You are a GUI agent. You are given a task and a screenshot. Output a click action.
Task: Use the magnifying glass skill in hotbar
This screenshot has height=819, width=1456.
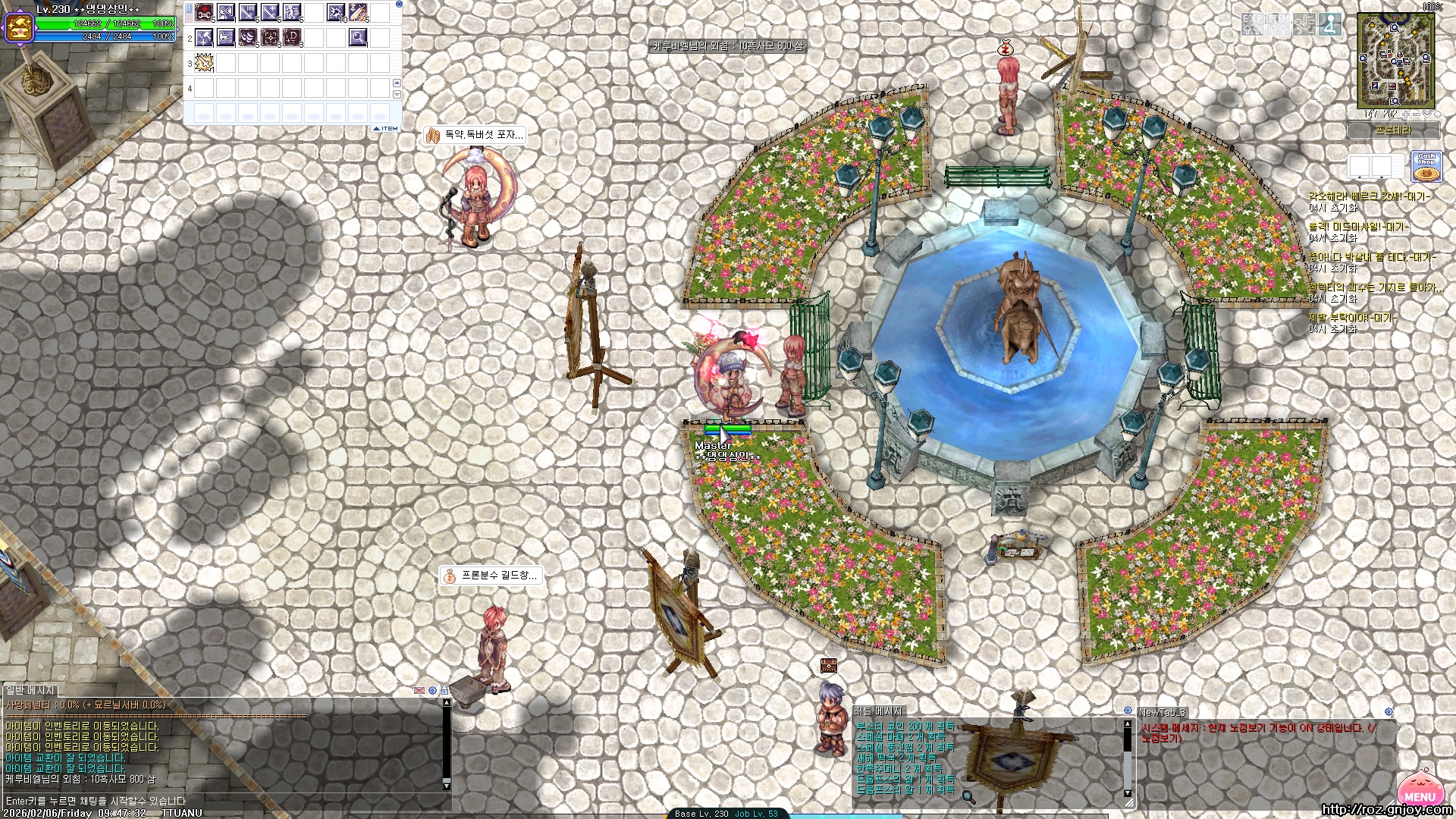tap(358, 37)
